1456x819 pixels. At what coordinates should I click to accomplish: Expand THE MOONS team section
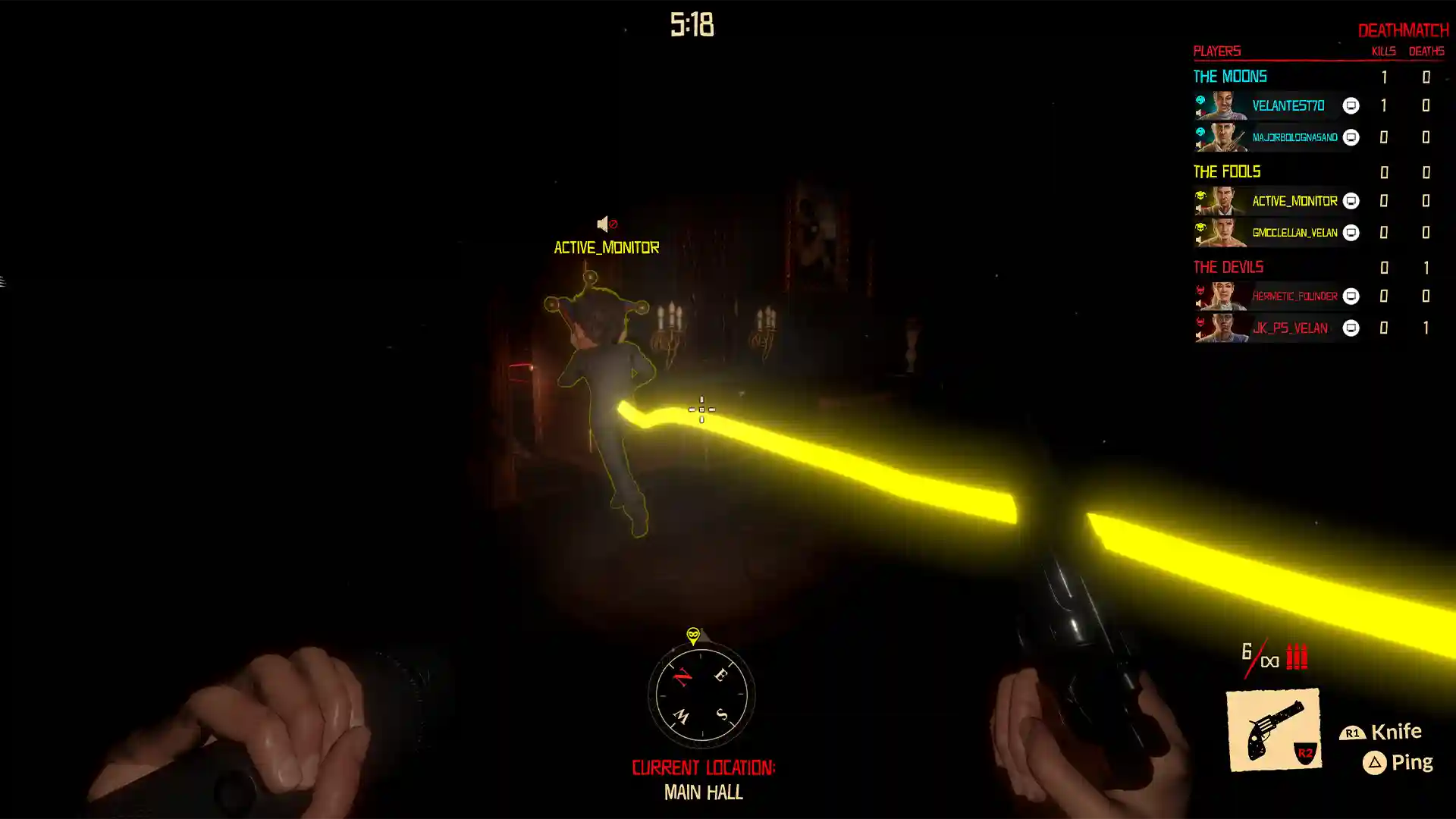click(x=1229, y=76)
